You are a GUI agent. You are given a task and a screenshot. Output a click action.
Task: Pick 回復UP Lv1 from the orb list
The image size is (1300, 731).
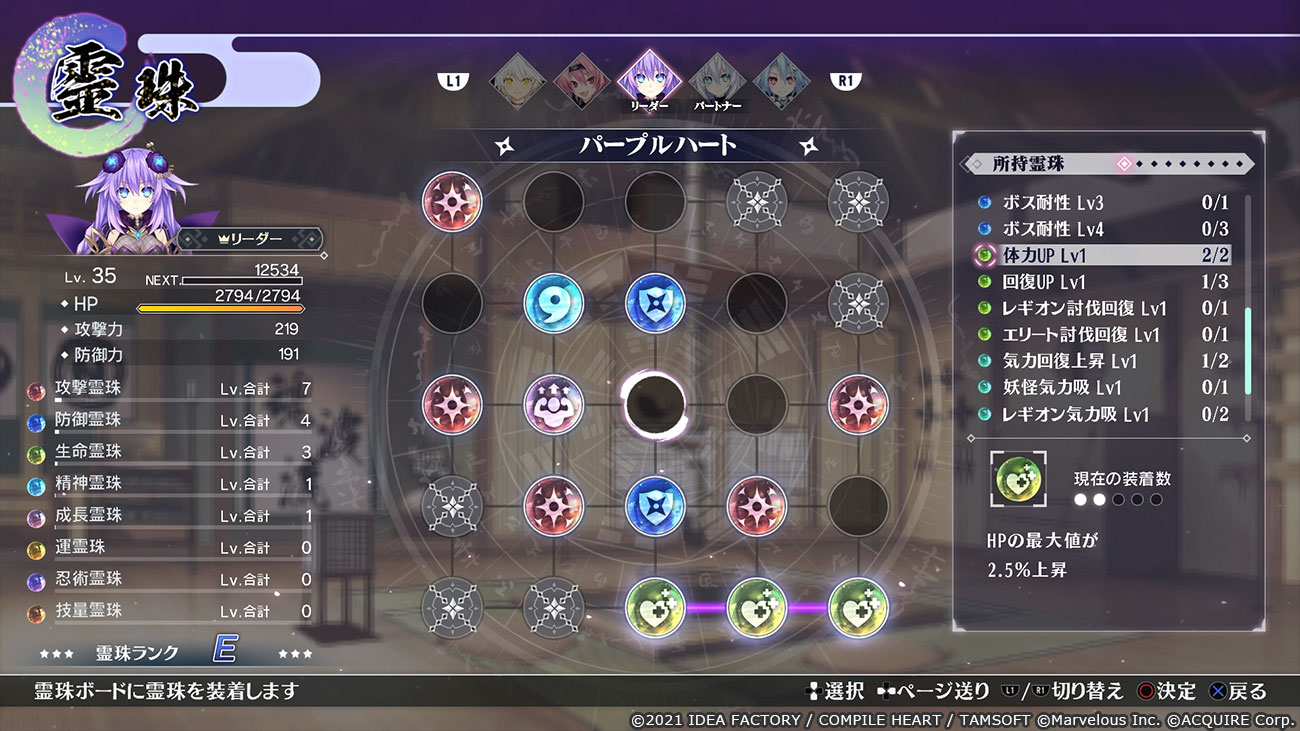coord(1100,282)
